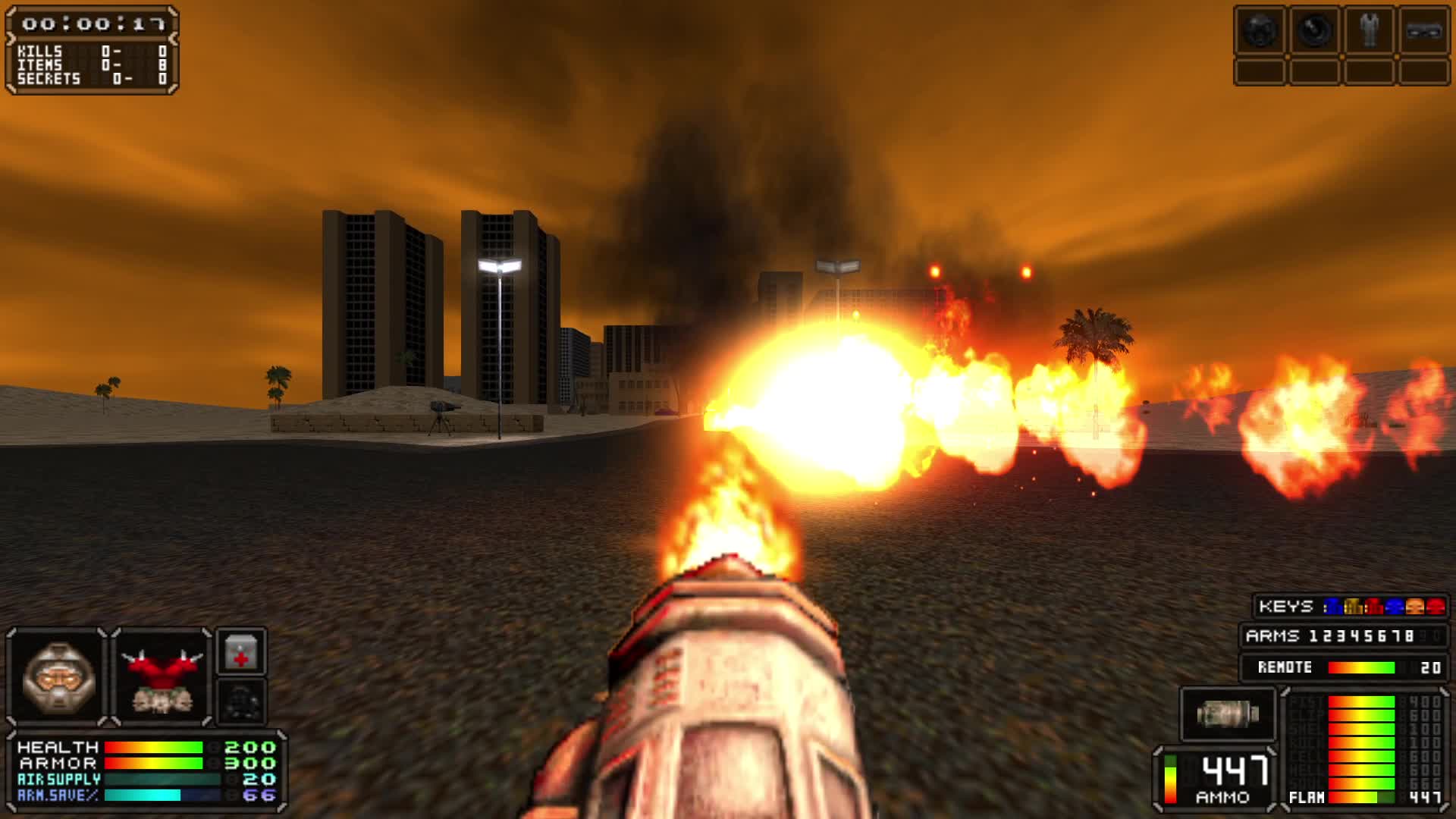Click the hazard suit inventory icon
1456x819 pixels.
[x=1368, y=30]
